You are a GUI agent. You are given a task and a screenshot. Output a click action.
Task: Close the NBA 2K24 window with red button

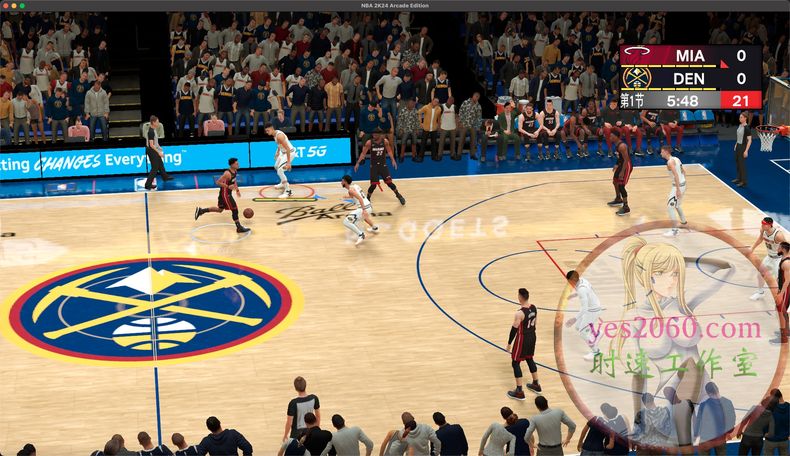coord(6,5)
